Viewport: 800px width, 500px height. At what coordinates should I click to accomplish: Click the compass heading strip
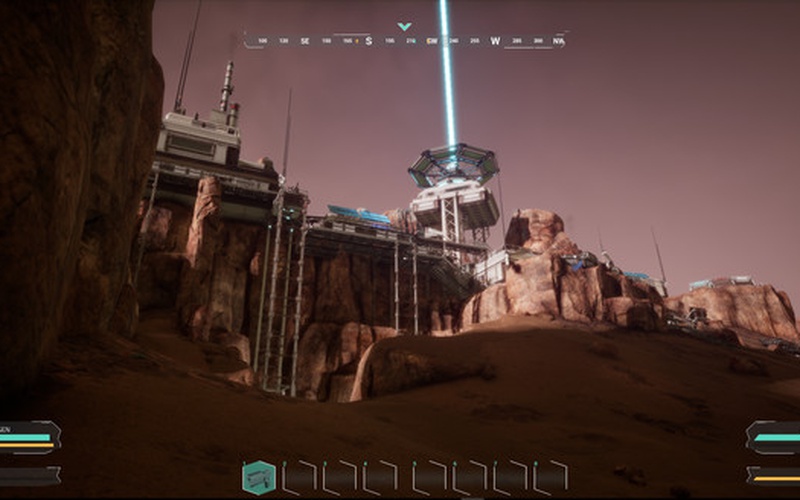tap(405, 41)
